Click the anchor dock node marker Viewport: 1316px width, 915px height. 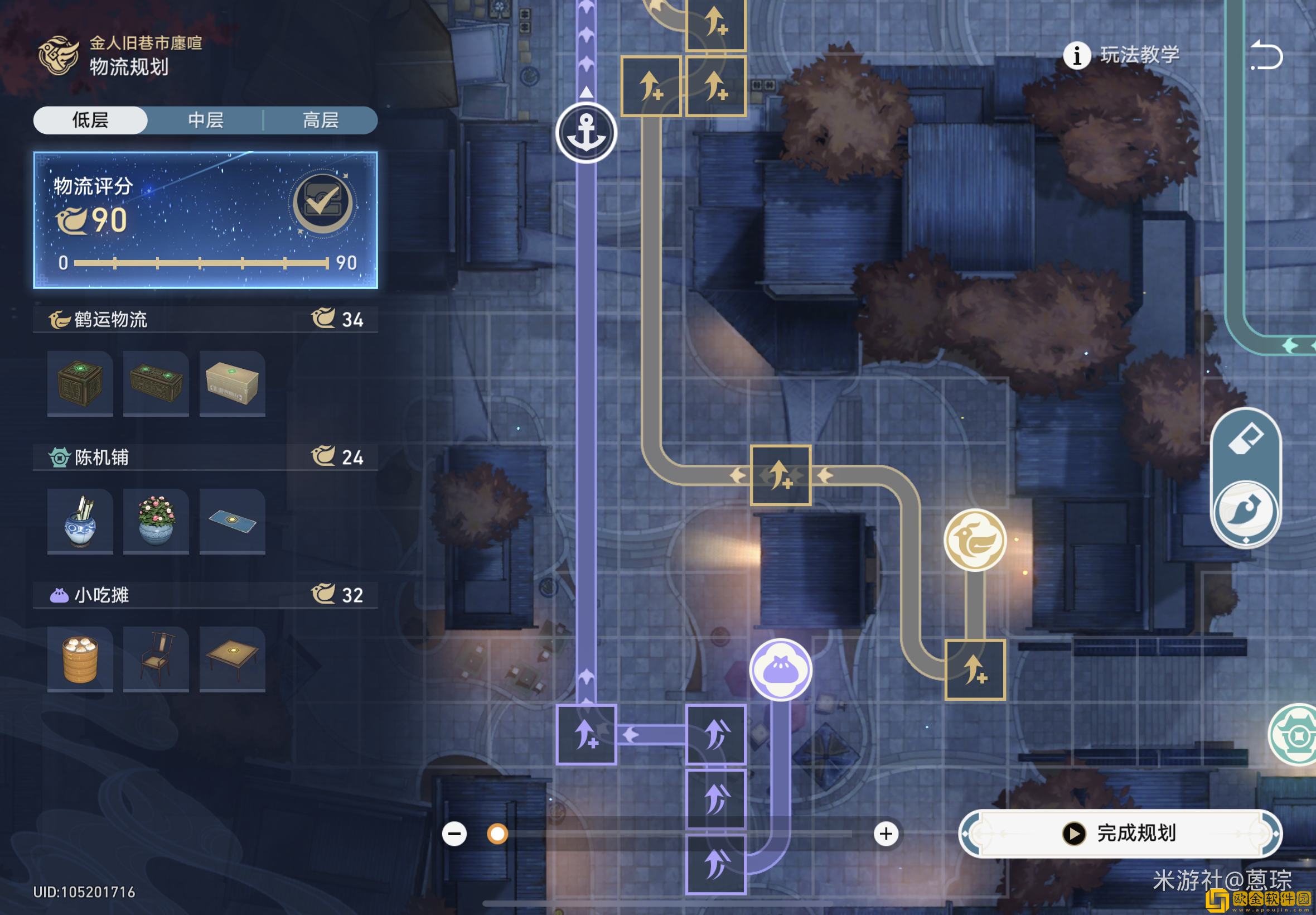point(586,133)
